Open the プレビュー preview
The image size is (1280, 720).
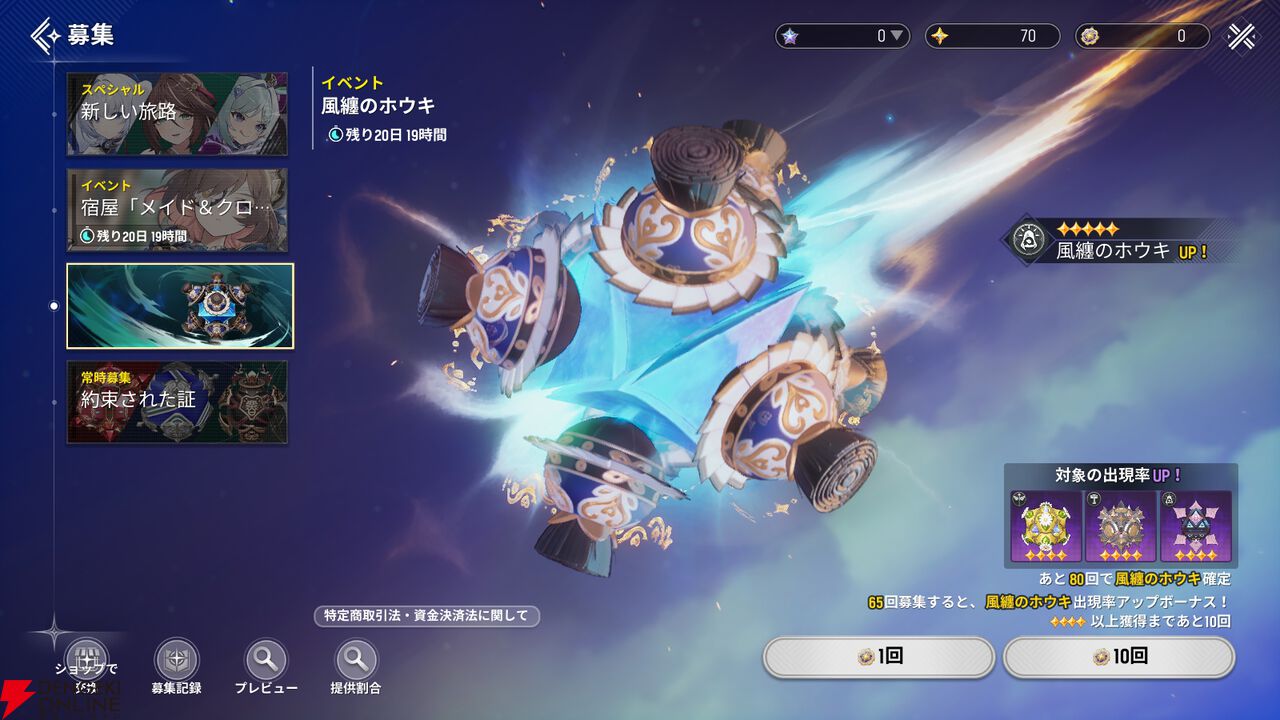click(x=266, y=661)
